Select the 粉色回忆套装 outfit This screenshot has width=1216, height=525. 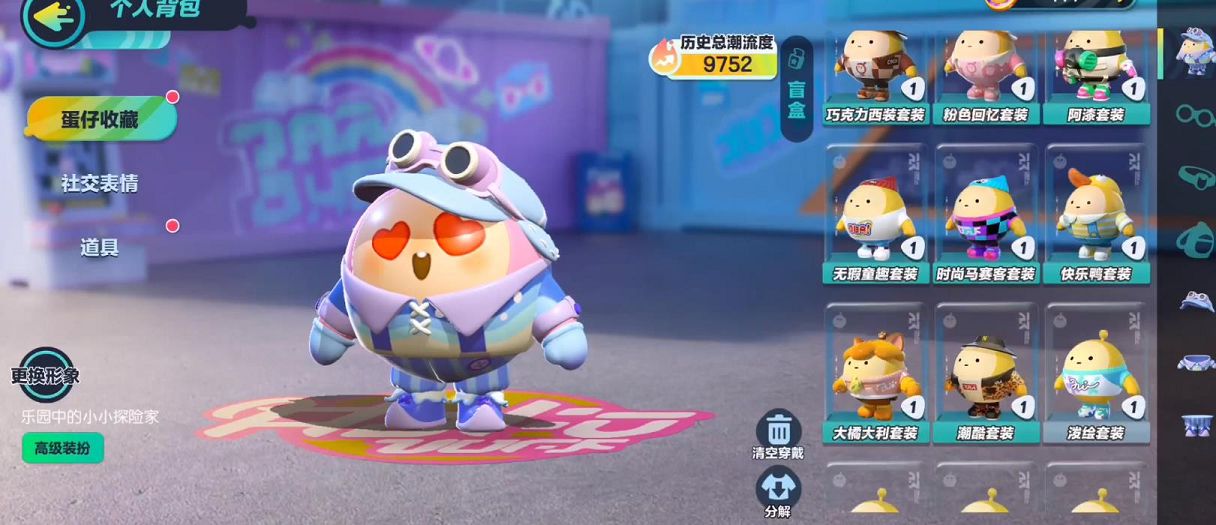coord(986,75)
